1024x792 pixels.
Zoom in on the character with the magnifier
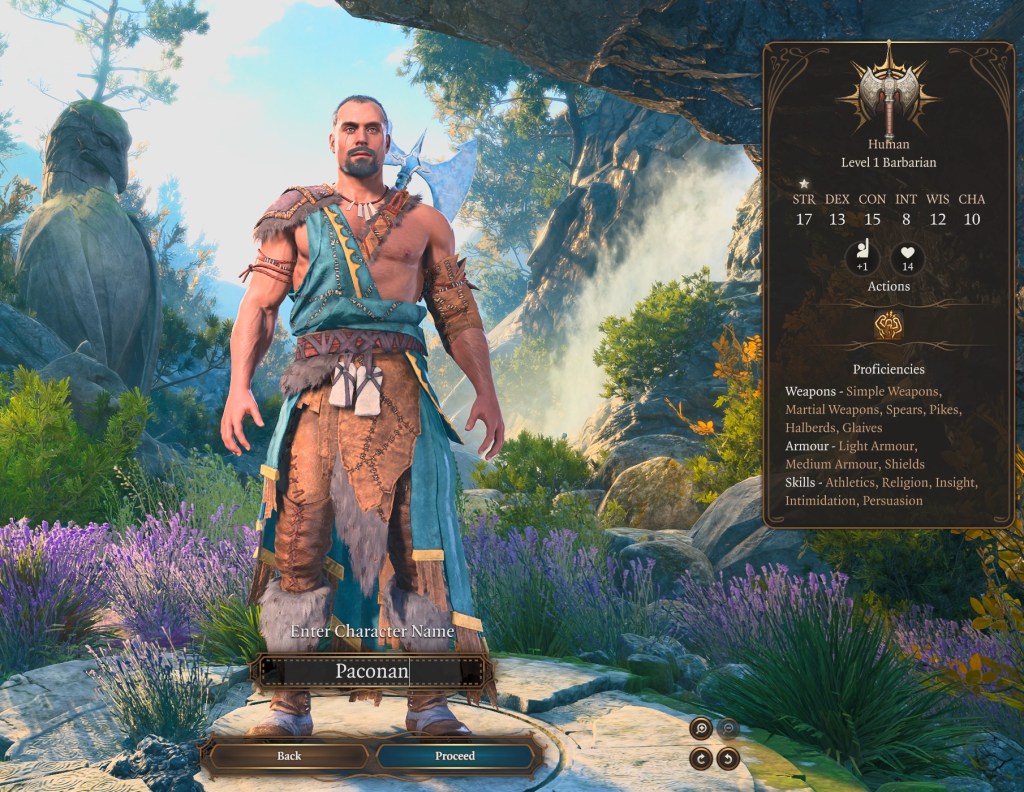tap(701, 729)
